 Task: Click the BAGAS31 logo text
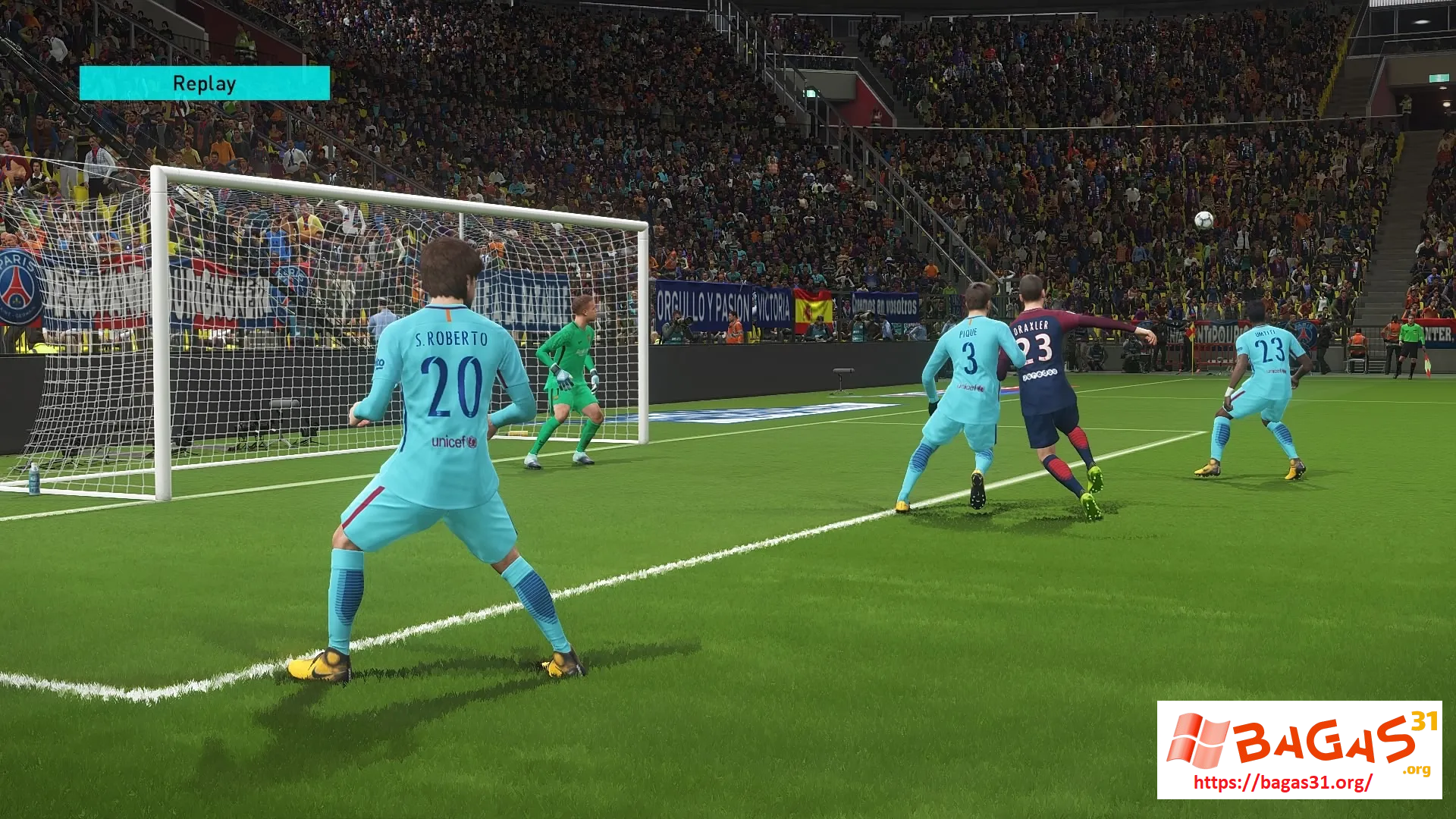click(x=1319, y=743)
